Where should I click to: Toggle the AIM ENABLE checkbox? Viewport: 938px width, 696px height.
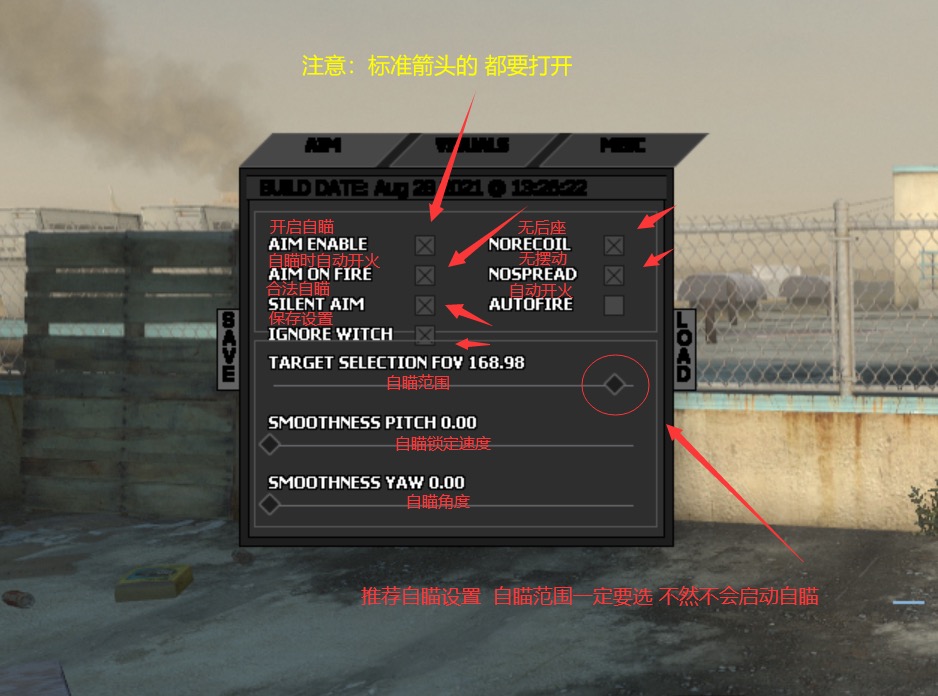tap(425, 245)
